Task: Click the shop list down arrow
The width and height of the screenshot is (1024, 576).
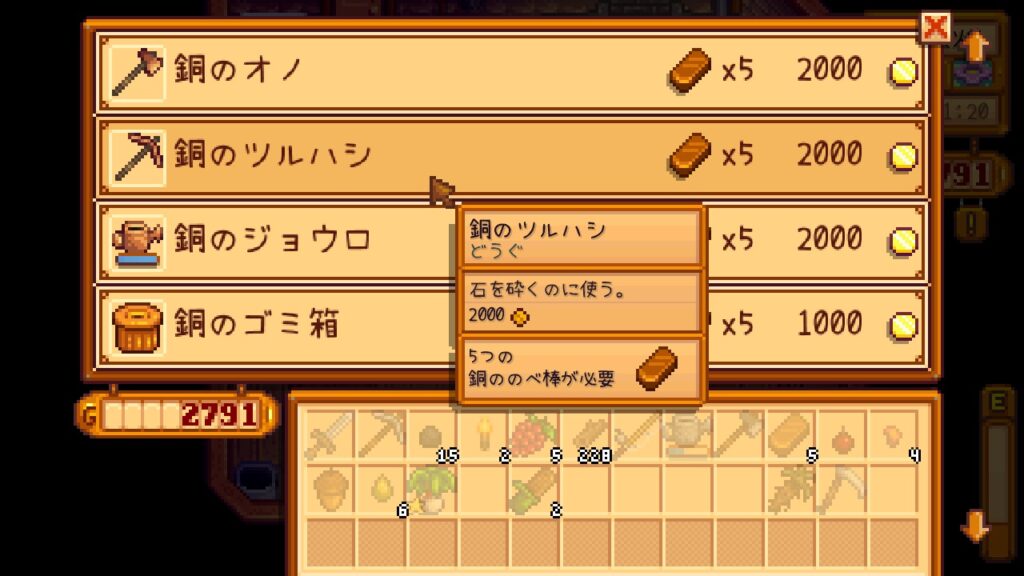Action: pyautogui.click(x=976, y=525)
